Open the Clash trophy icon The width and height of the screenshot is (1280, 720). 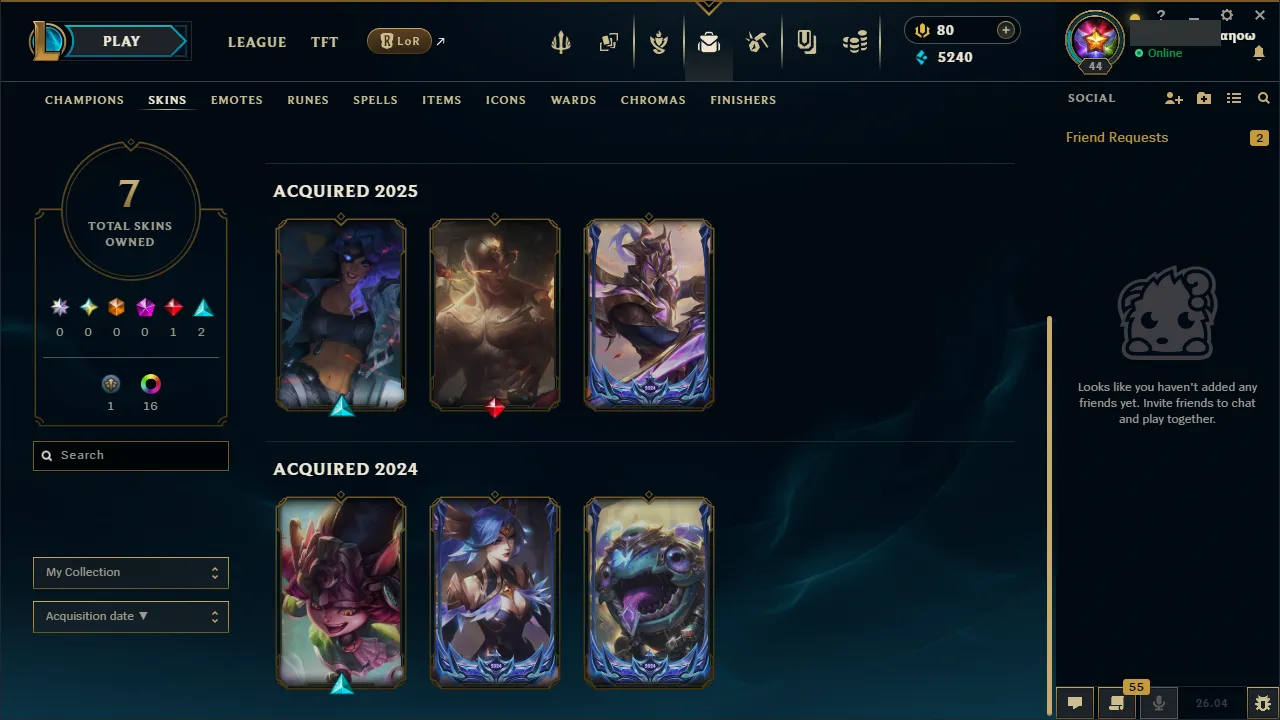click(x=659, y=41)
